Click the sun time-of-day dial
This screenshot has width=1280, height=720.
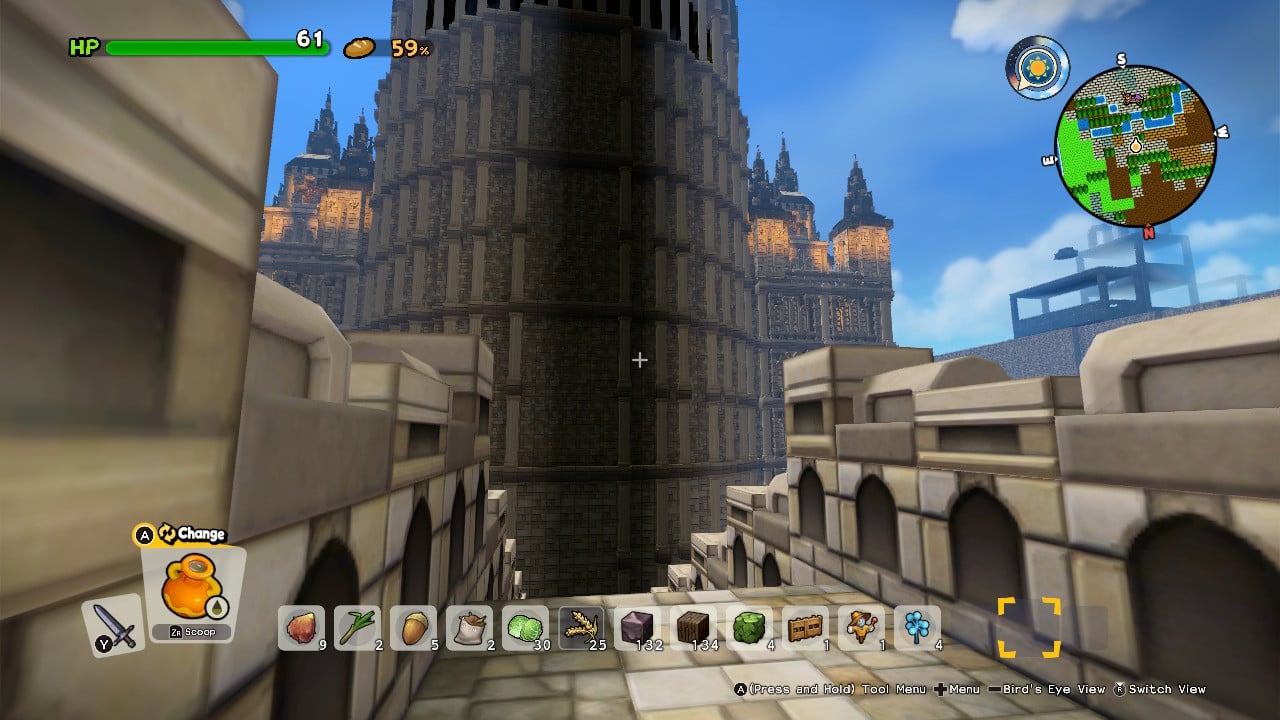[1037, 68]
